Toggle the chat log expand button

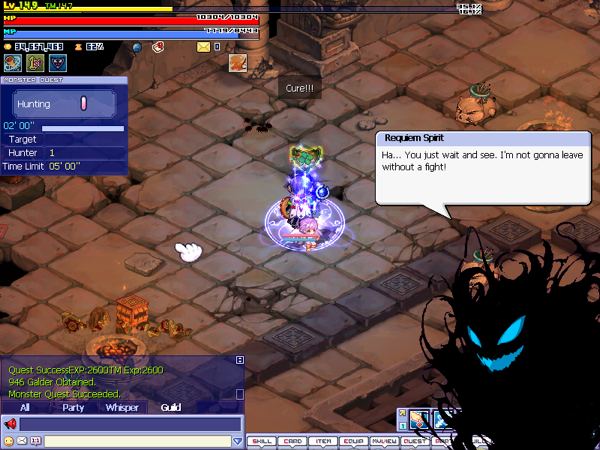(x=240, y=360)
